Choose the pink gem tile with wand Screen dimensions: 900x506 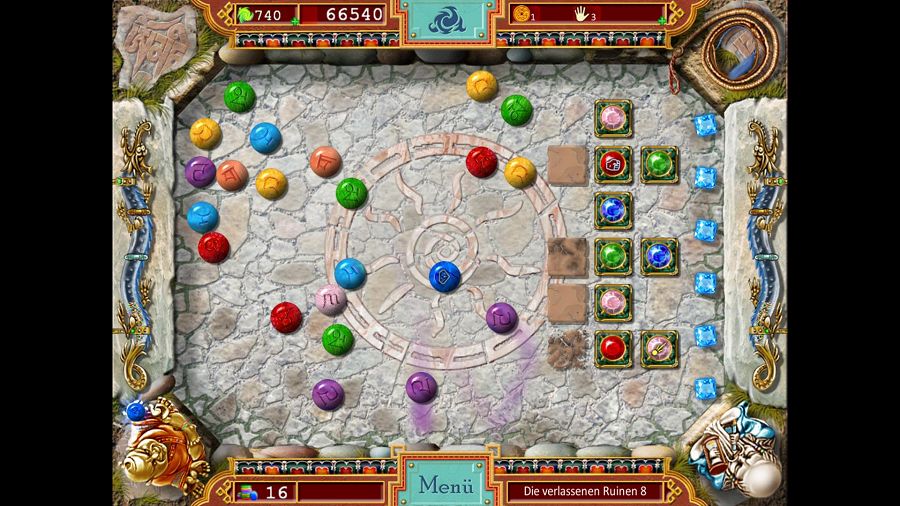point(659,348)
